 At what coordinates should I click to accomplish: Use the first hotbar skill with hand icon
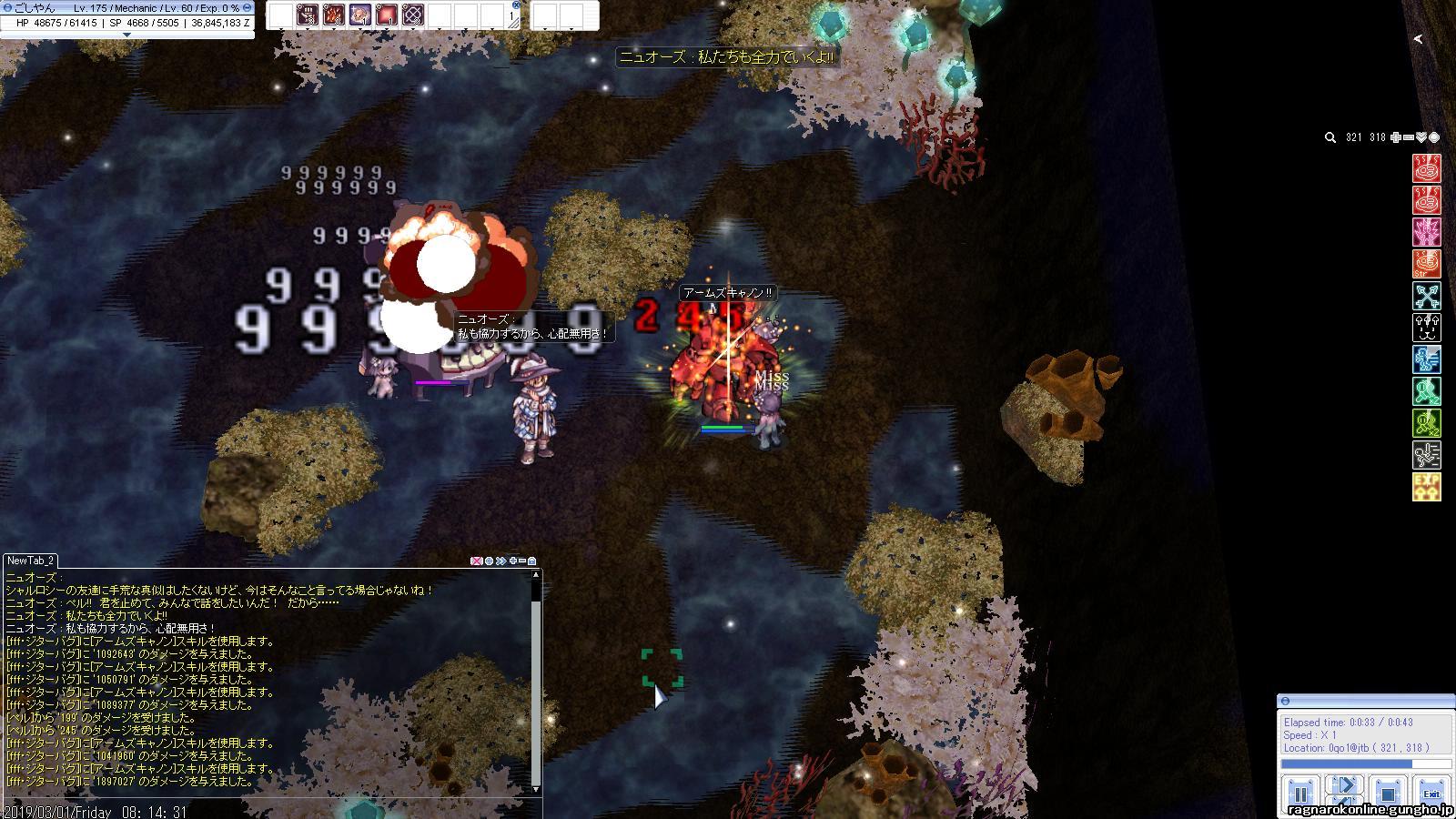(308, 15)
